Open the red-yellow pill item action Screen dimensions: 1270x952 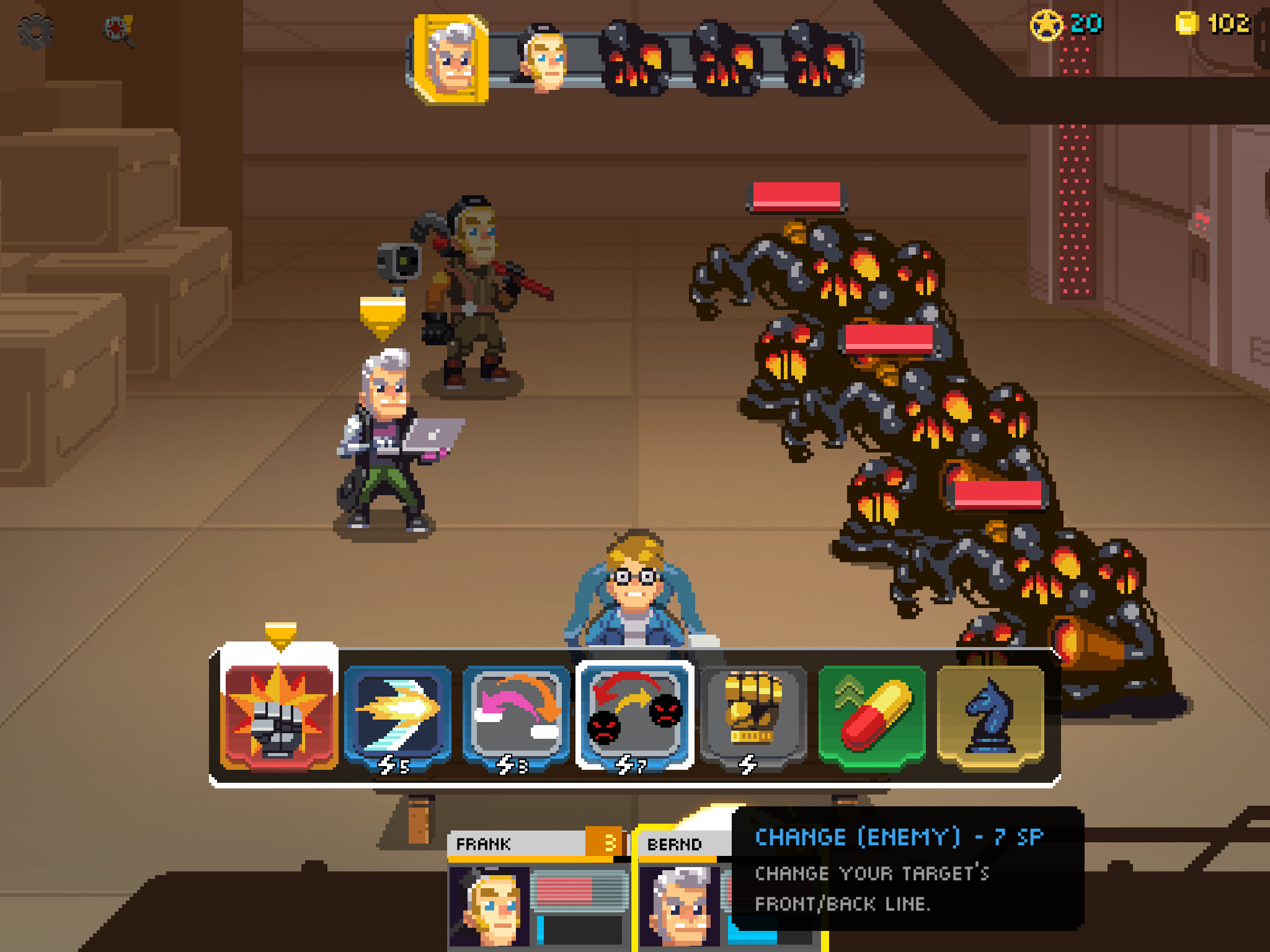(872, 715)
